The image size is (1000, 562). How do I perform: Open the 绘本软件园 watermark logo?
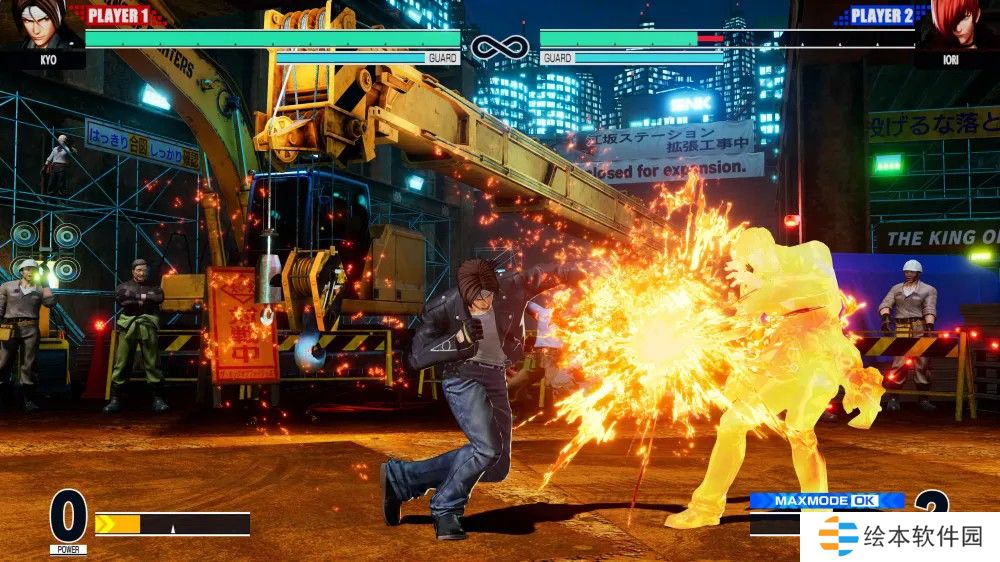pos(900,537)
